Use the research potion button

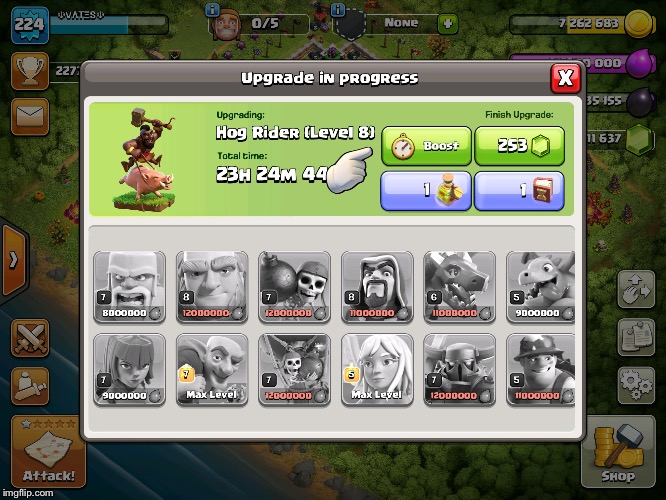click(426, 190)
